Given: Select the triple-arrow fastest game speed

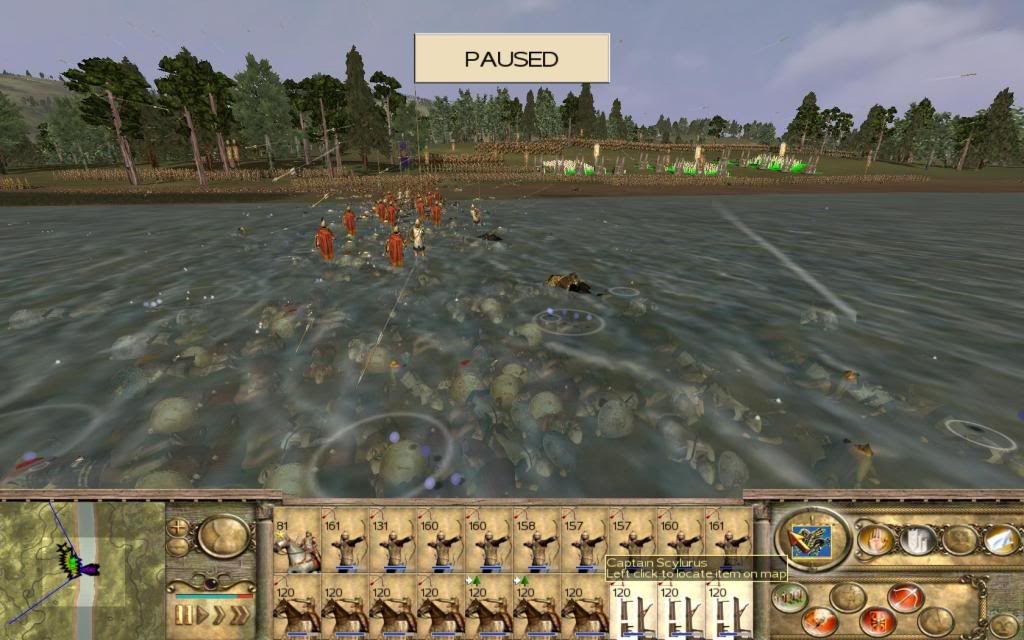Looking at the screenshot, I should pos(238,613).
